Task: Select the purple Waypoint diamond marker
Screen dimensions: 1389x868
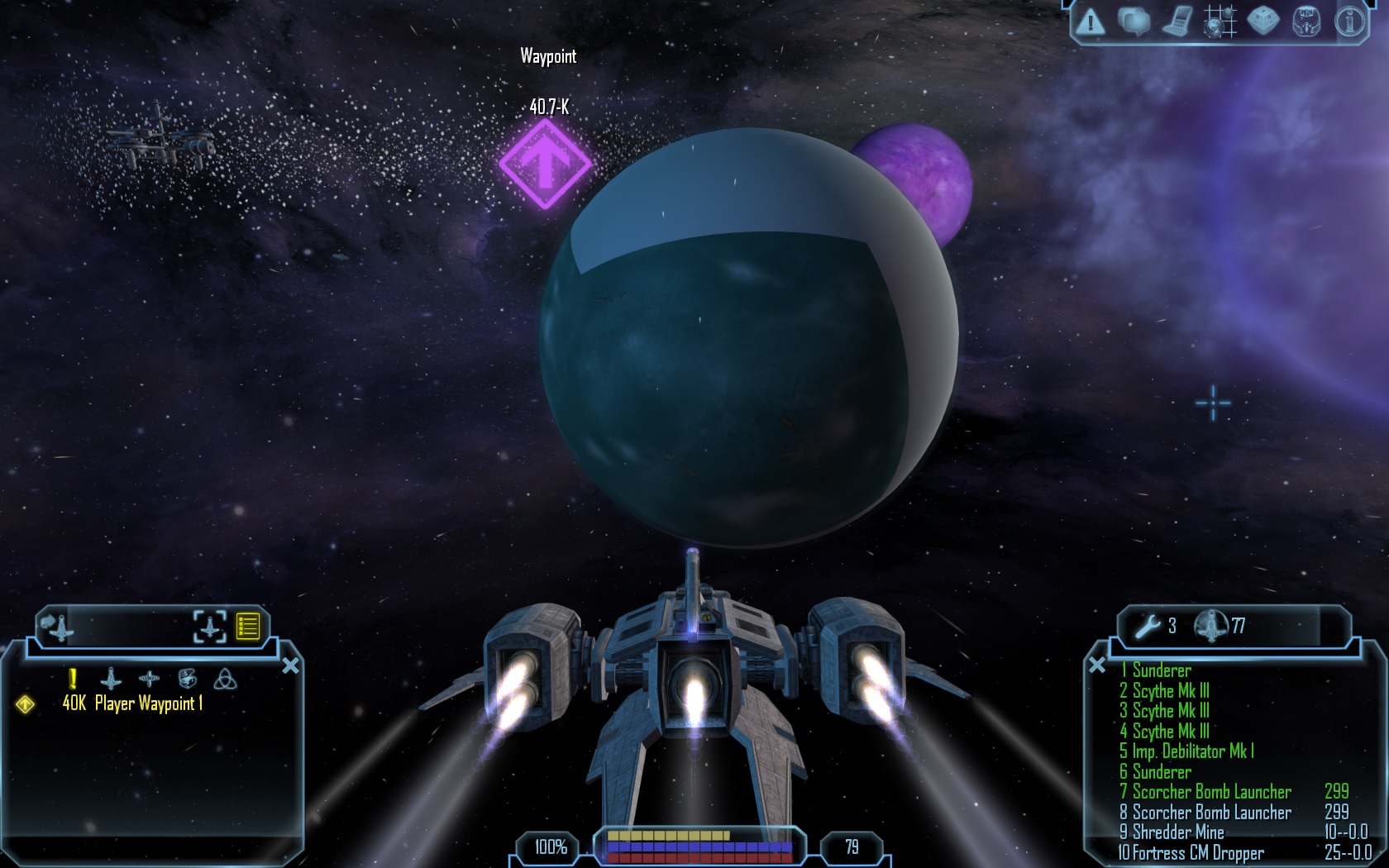Action: [545, 165]
